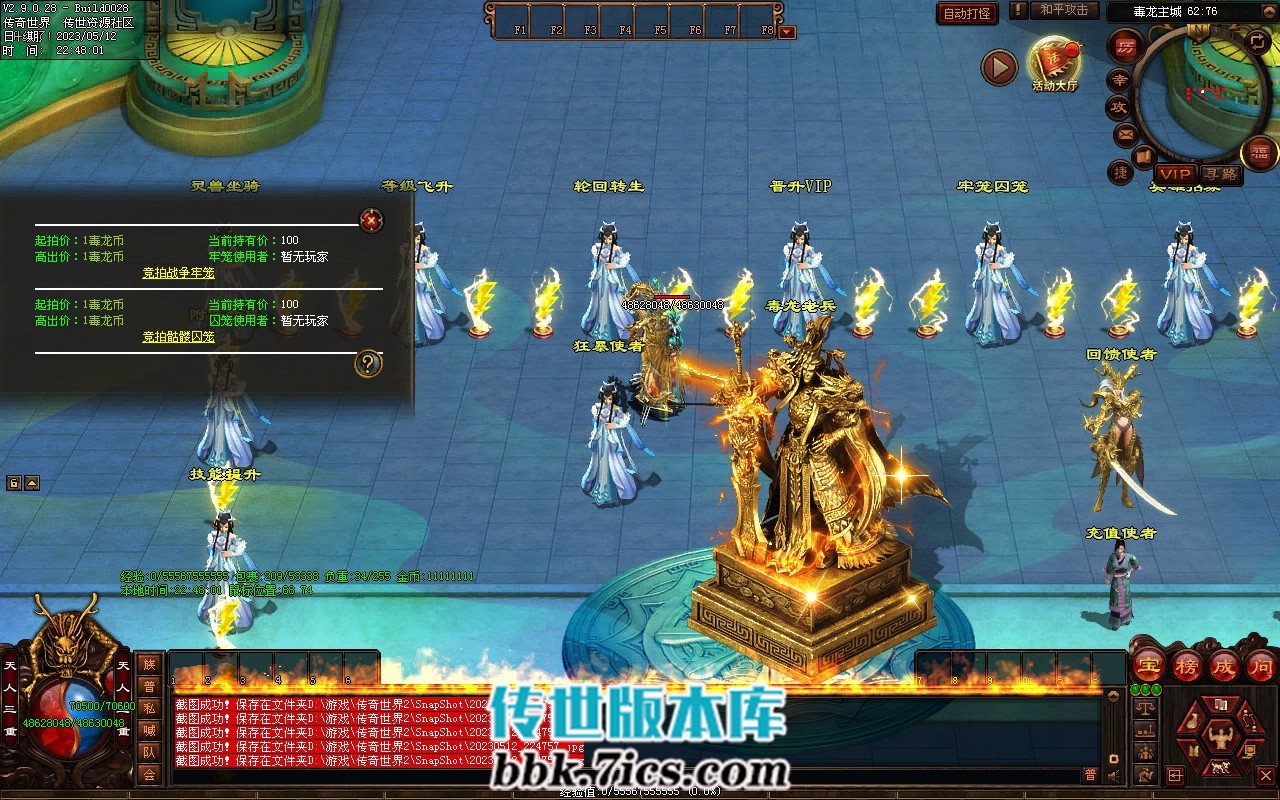This screenshot has width=1280, height=800.
Task: Open the VIP button below the minimap
Action: coord(1175,174)
